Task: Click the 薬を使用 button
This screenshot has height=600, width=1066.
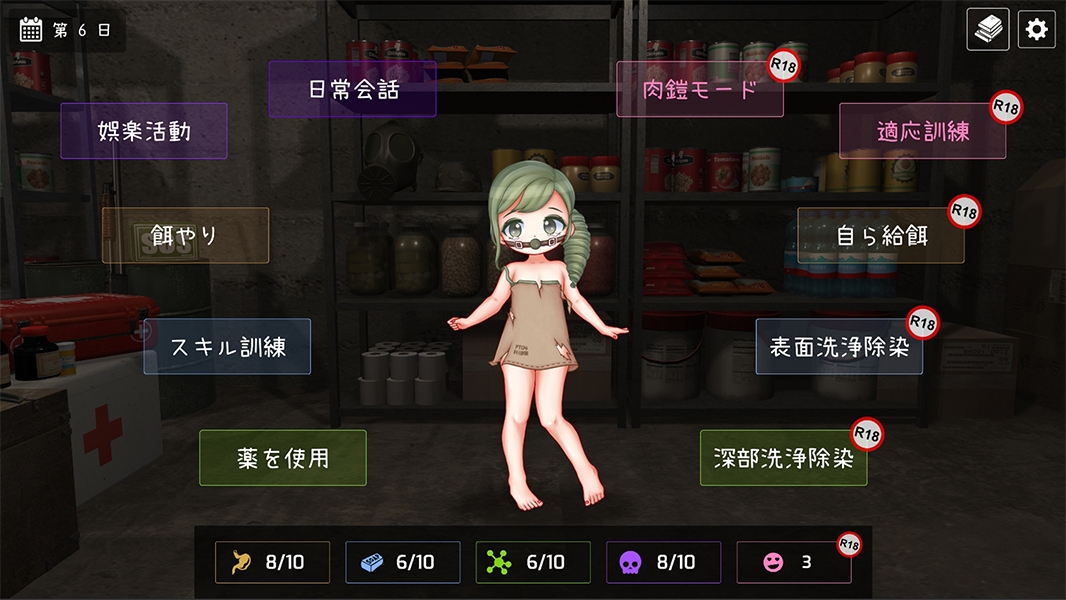Action: click(x=283, y=458)
